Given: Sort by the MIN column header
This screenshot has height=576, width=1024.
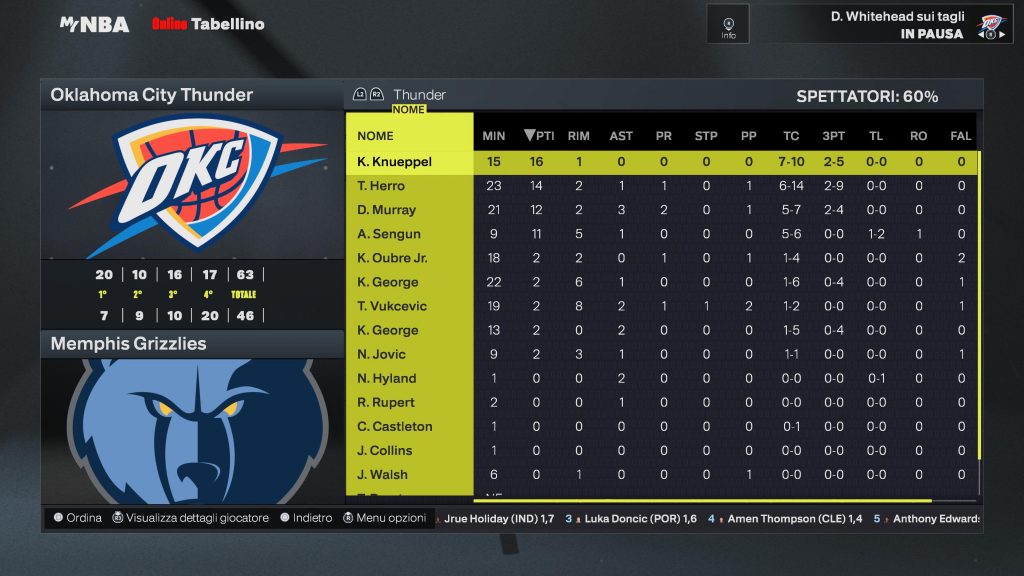Looking at the screenshot, I should (x=494, y=136).
